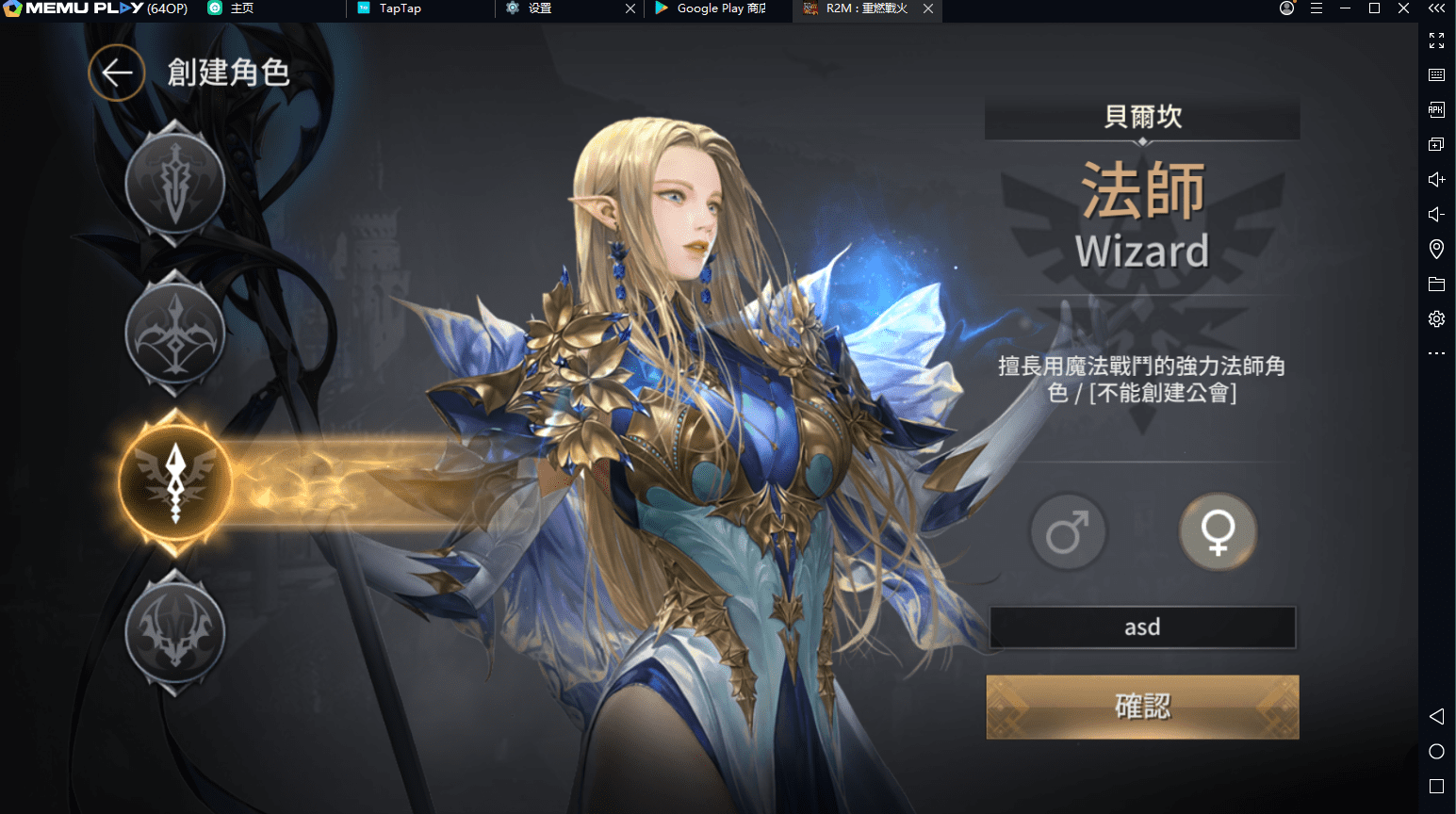Go back using the arrow button
Image resolution: width=1456 pixels, height=814 pixels.
(117, 73)
